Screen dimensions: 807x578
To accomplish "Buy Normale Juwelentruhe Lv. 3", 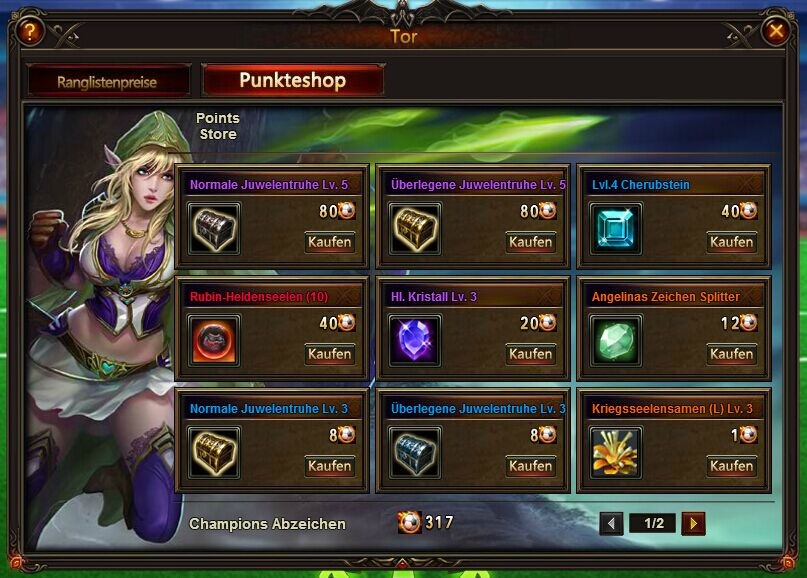I will point(329,466).
